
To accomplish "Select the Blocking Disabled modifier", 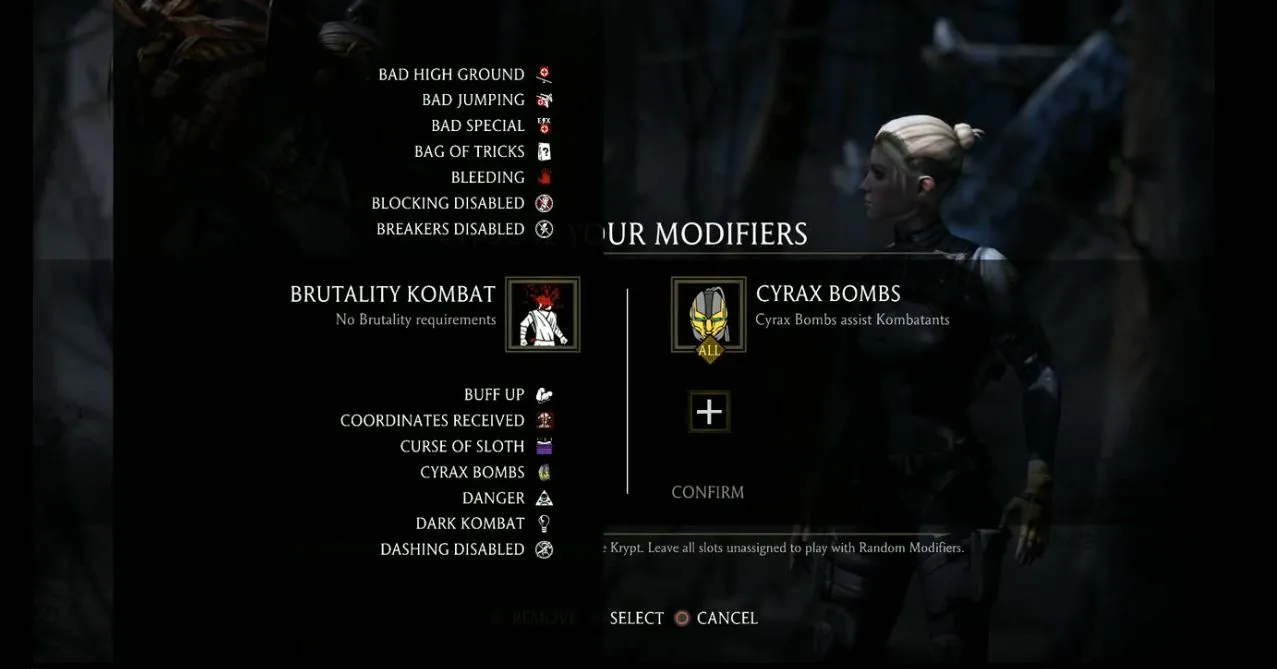I will 448,204.
